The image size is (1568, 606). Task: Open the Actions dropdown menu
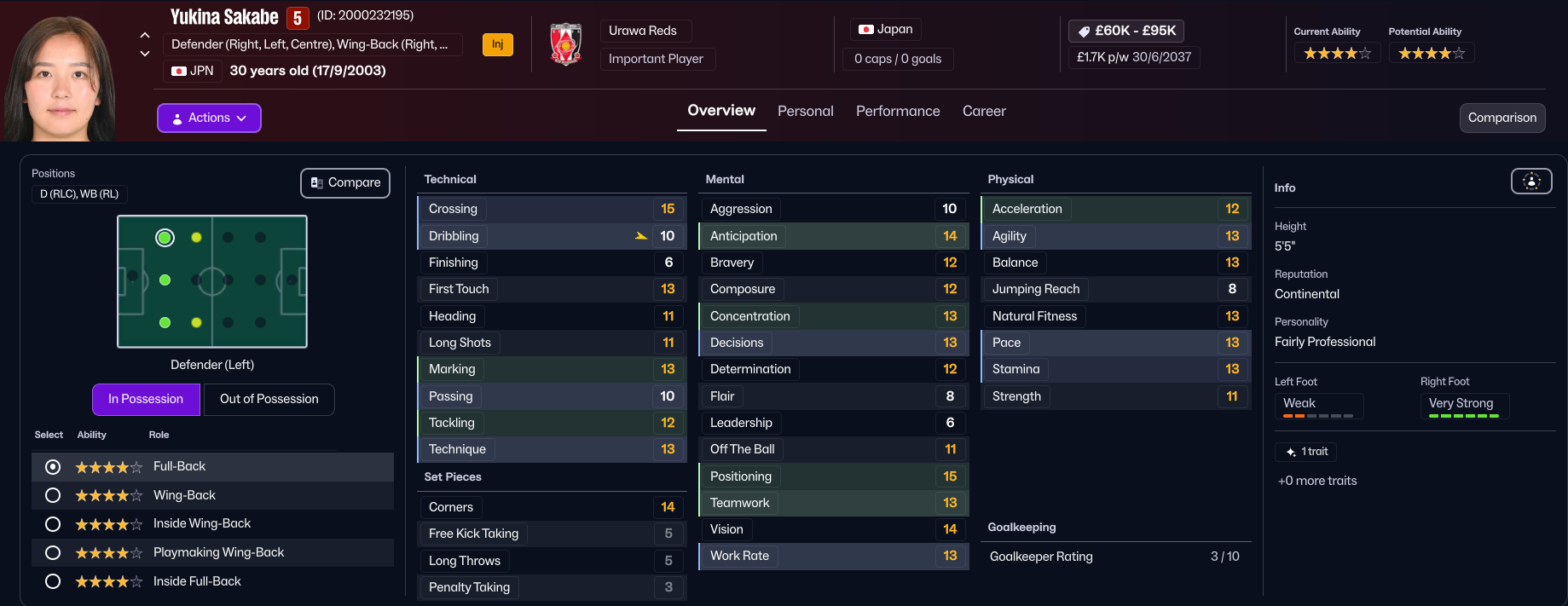(209, 118)
